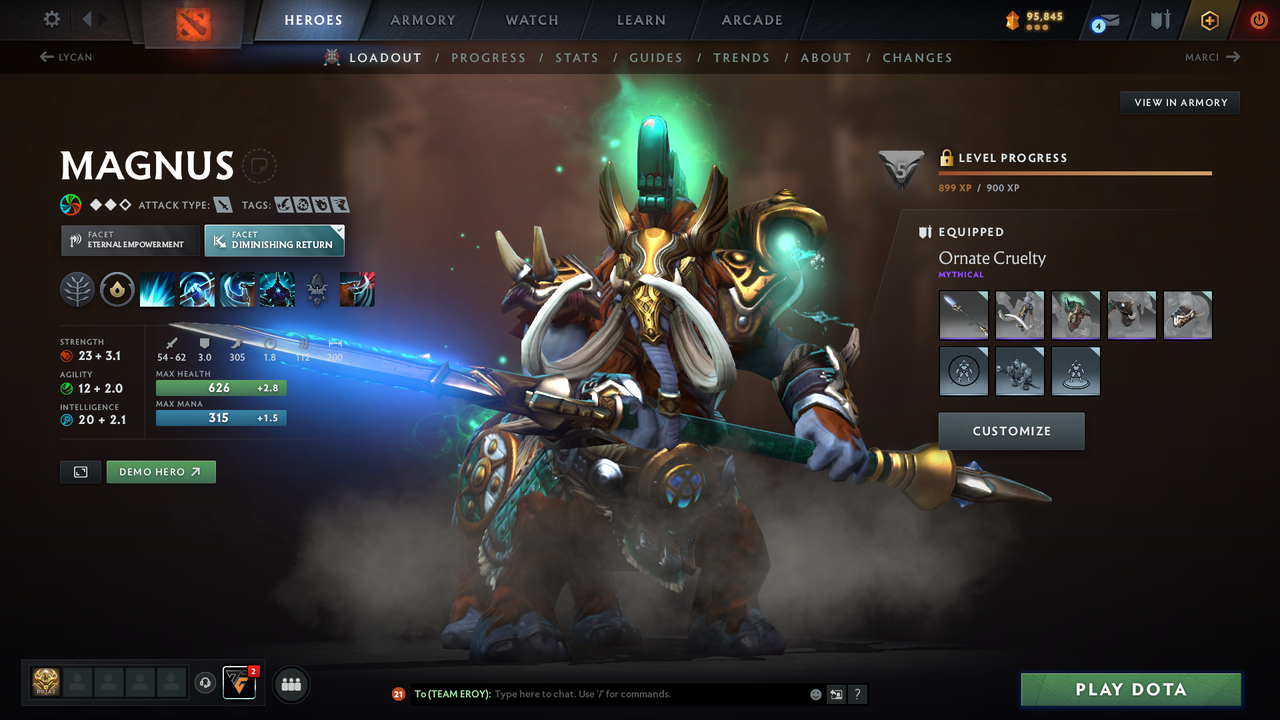The height and width of the screenshot is (720, 1280).
Task: Click the red power icon top right
Action: point(1258,20)
